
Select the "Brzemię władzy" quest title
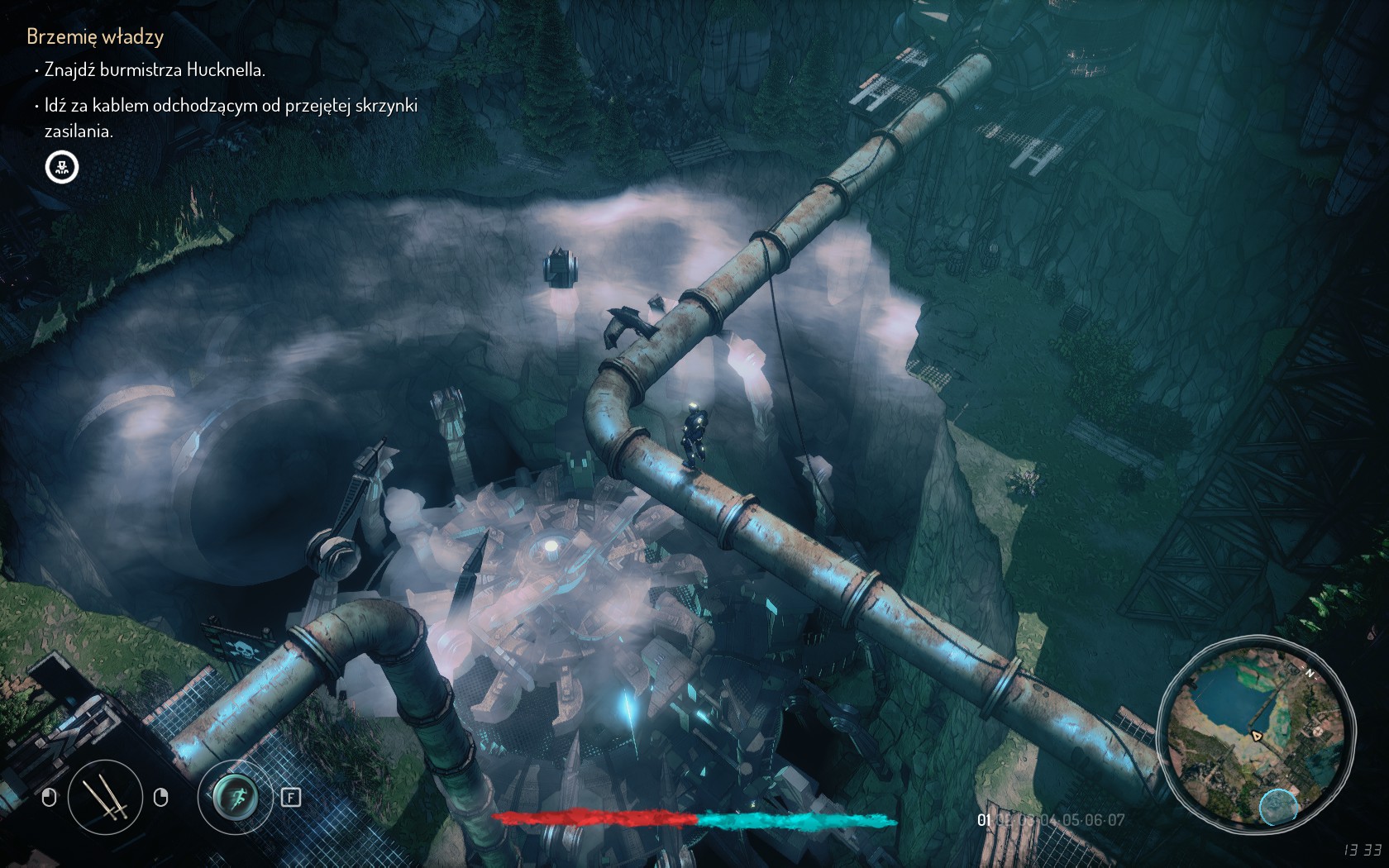(95, 36)
